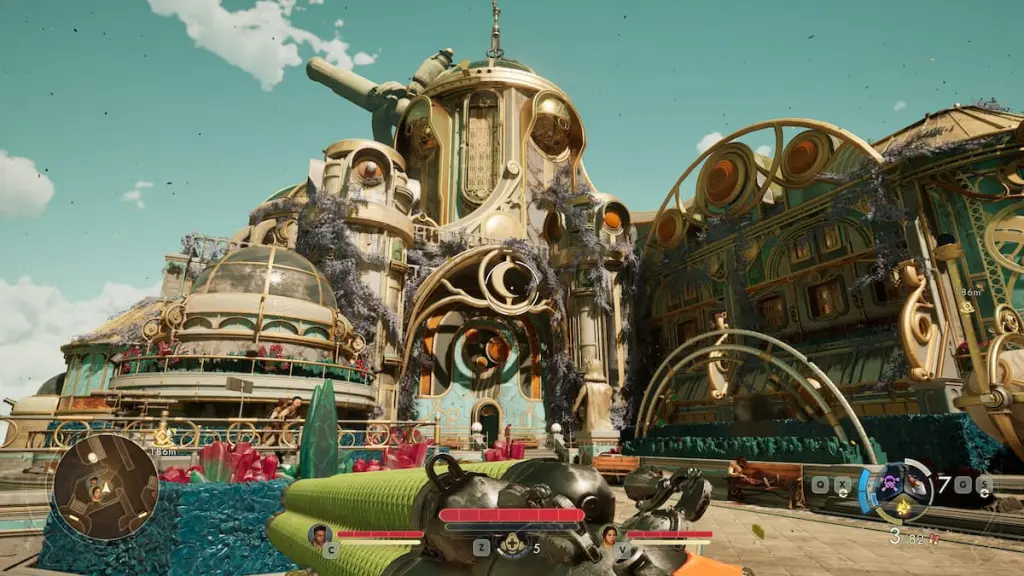
Task: Select the yellow flame weapon wheel slot
Action: click(x=901, y=508)
